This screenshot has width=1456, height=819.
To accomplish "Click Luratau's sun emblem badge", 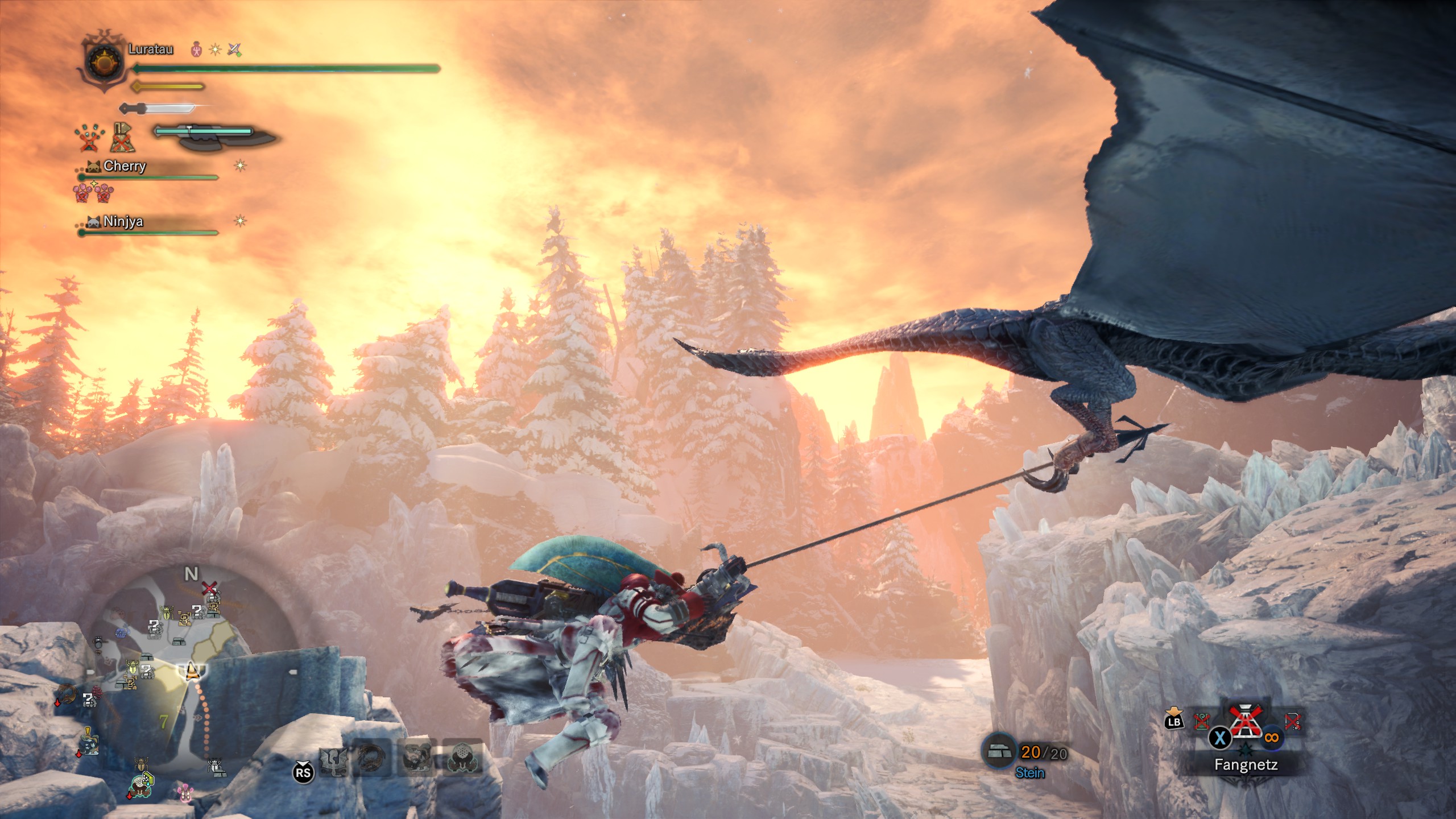I will [103, 61].
